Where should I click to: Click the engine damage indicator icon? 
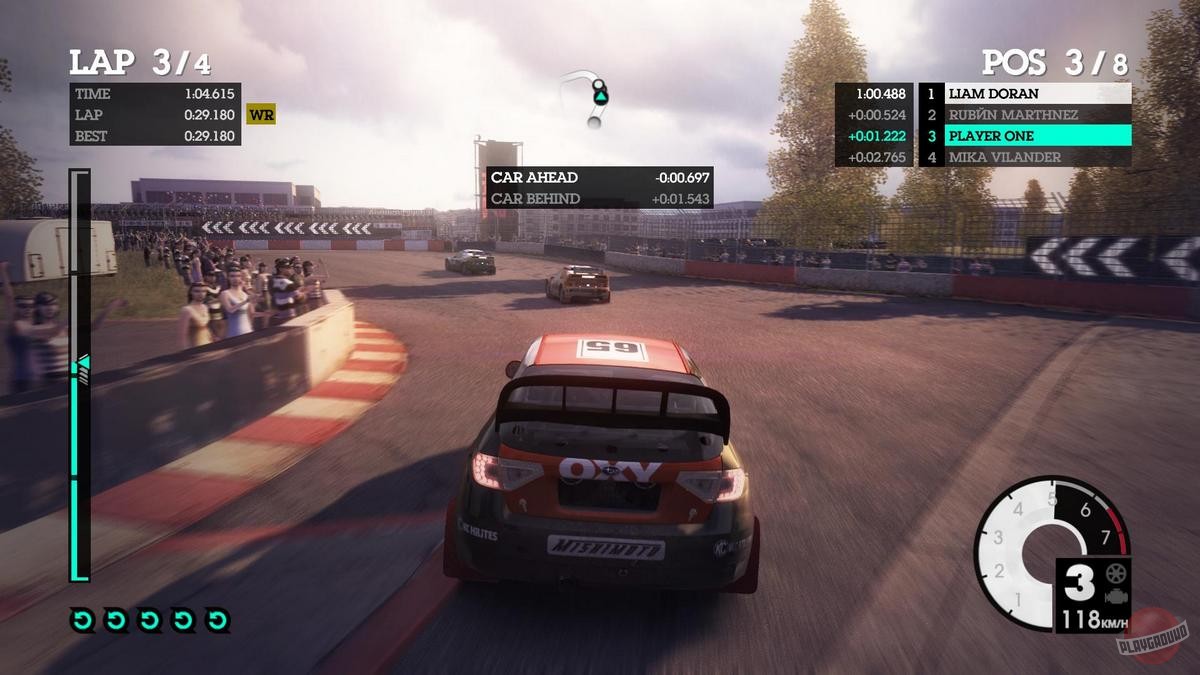tap(1115, 595)
